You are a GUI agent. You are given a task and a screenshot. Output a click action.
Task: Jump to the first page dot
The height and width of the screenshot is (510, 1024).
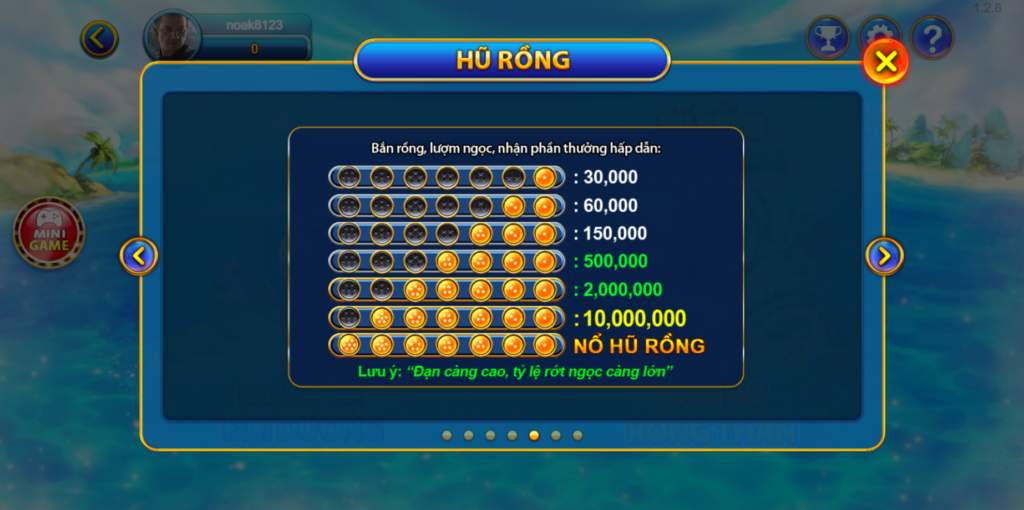446,435
